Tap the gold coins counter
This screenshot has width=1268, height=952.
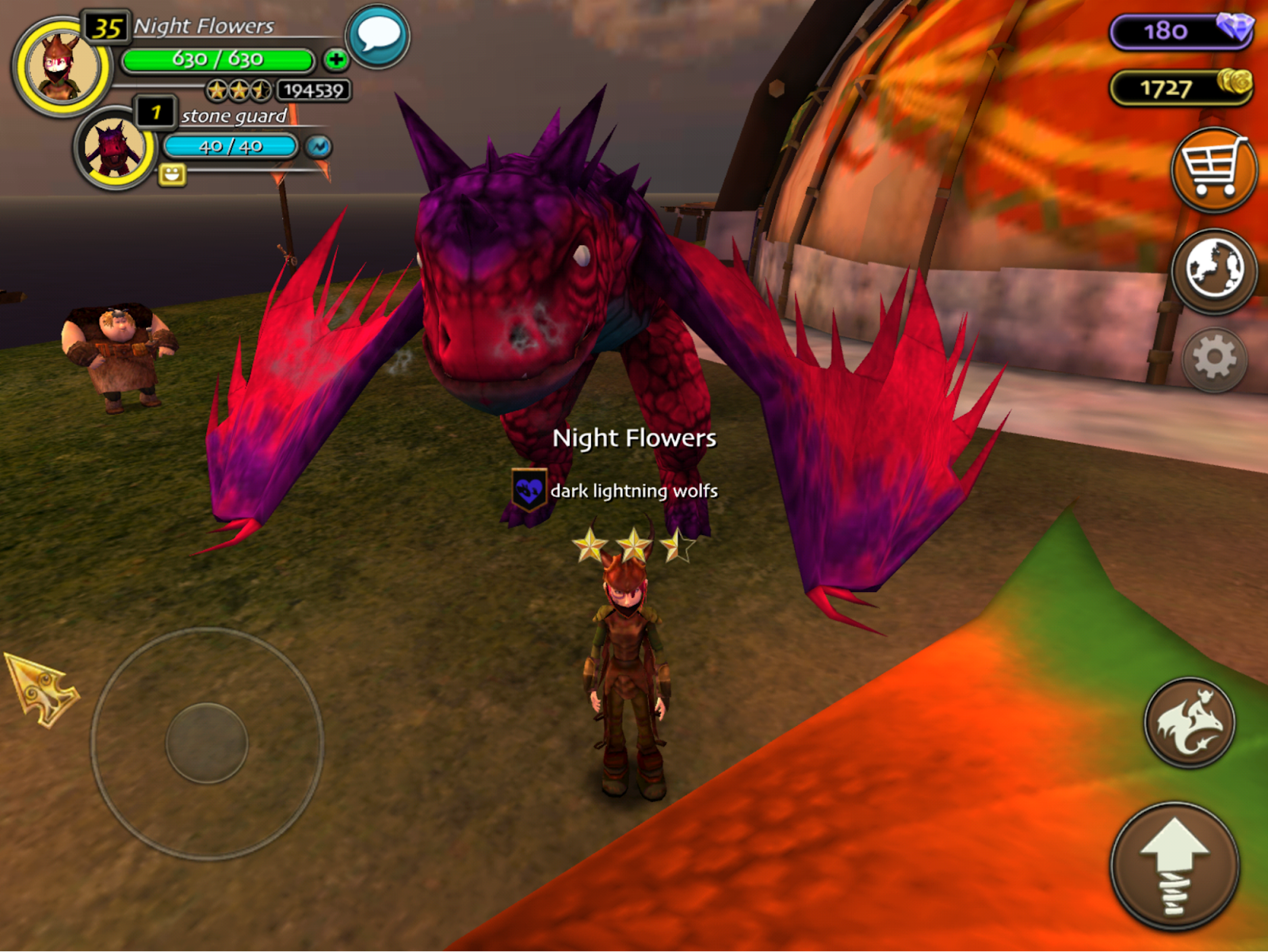coord(1181,87)
